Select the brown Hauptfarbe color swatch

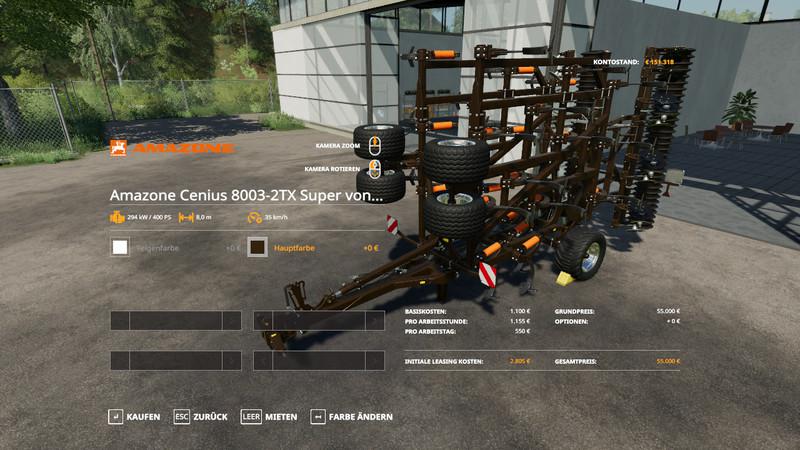(257, 247)
